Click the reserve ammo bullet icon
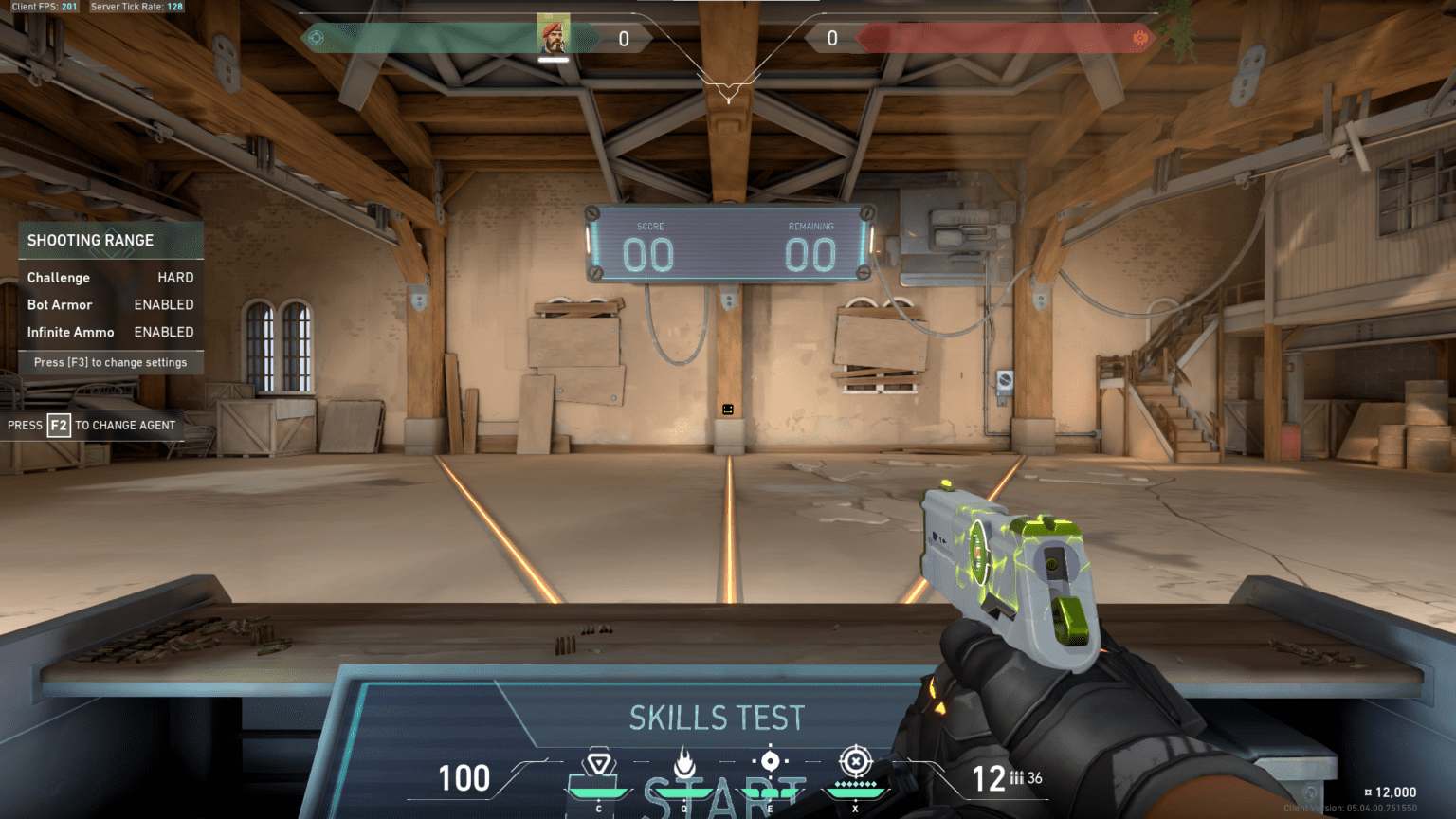The height and width of the screenshot is (819, 1456). [x=1016, y=778]
